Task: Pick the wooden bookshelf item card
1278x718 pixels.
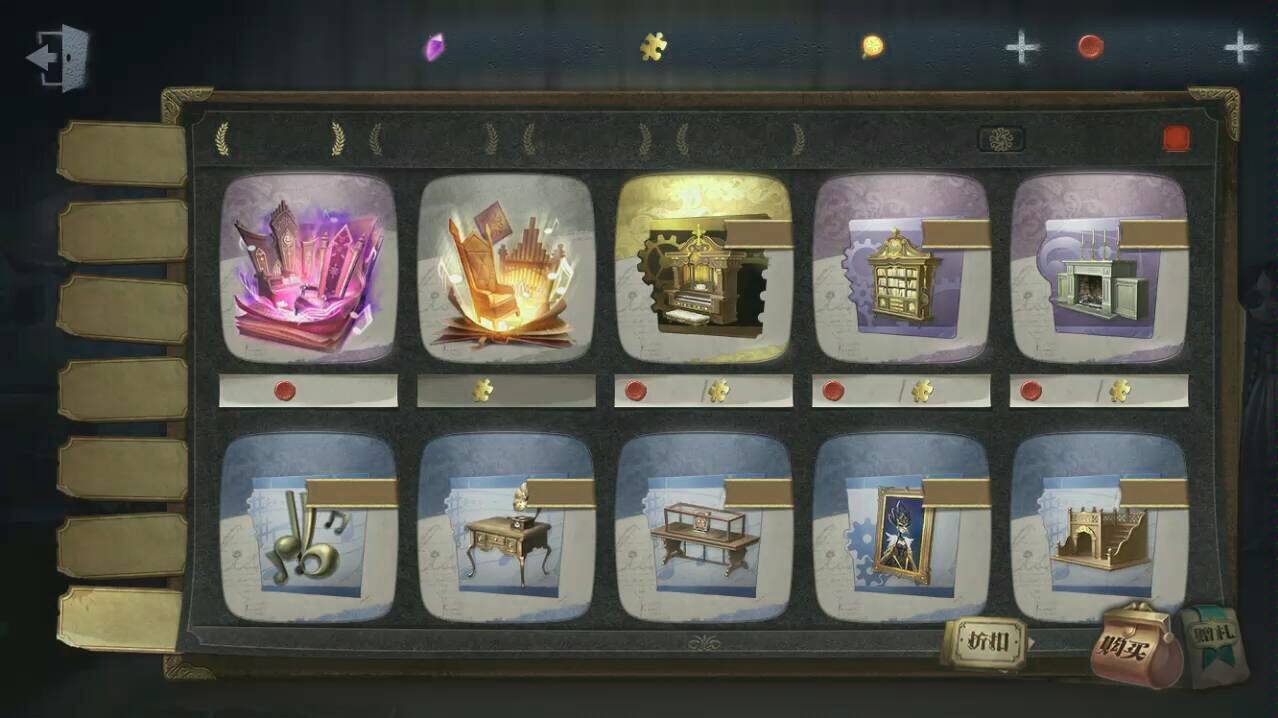Action: point(902,268)
